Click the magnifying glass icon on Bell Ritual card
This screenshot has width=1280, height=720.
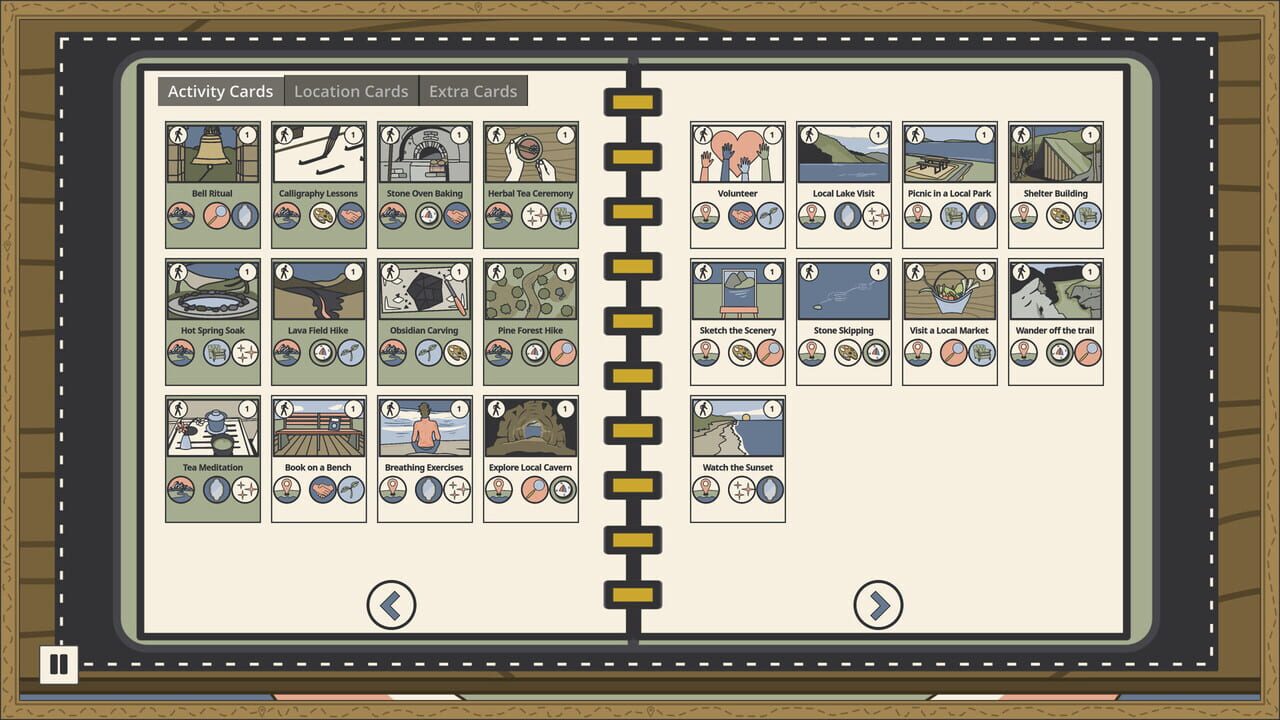tap(218, 214)
